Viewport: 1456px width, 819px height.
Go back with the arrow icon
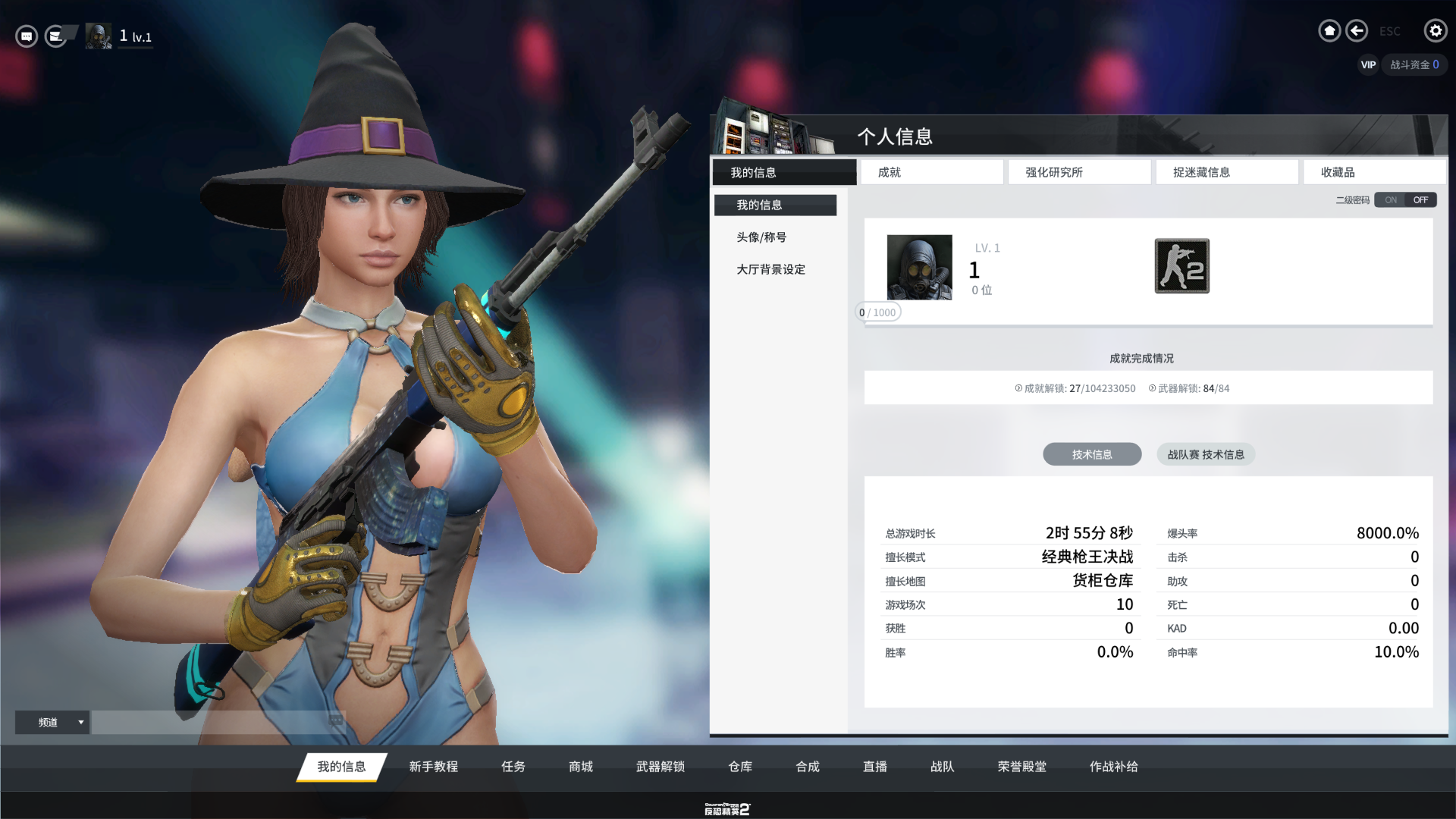[1357, 31]
